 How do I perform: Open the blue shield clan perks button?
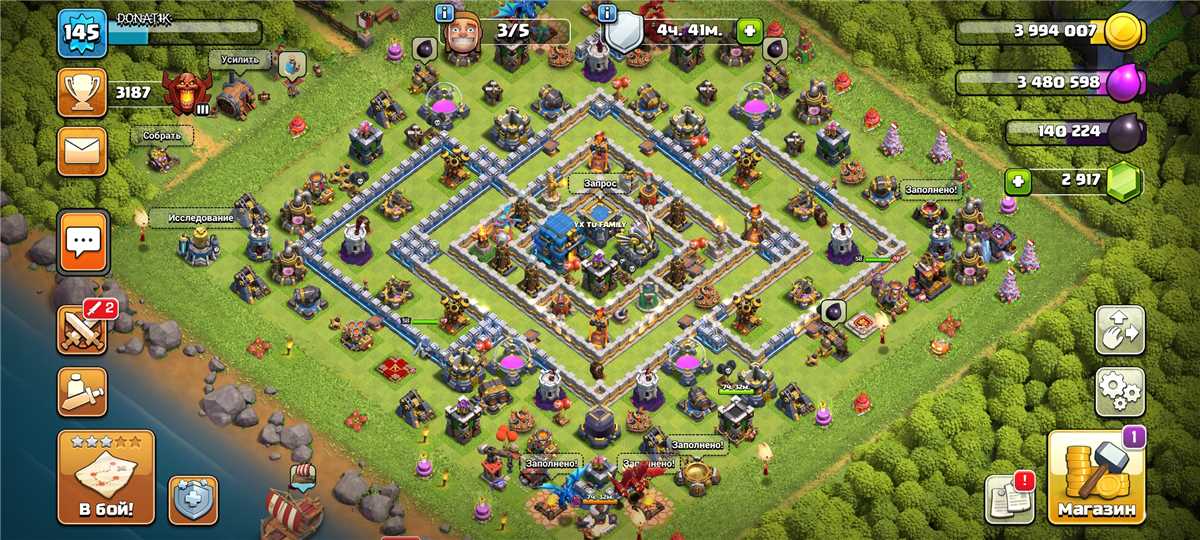click(193, 499)
